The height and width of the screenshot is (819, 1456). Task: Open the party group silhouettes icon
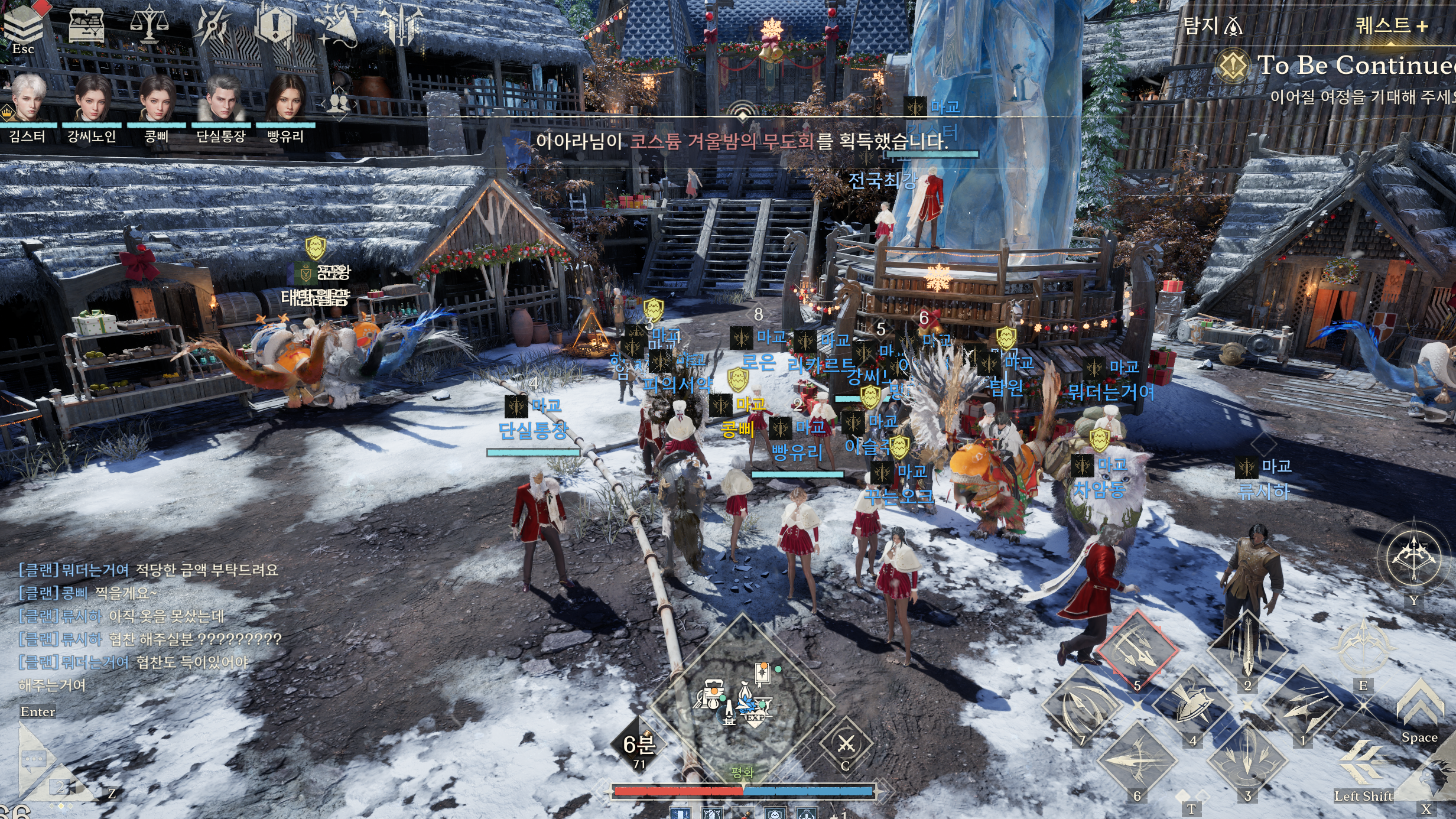(x=339, y=103)
